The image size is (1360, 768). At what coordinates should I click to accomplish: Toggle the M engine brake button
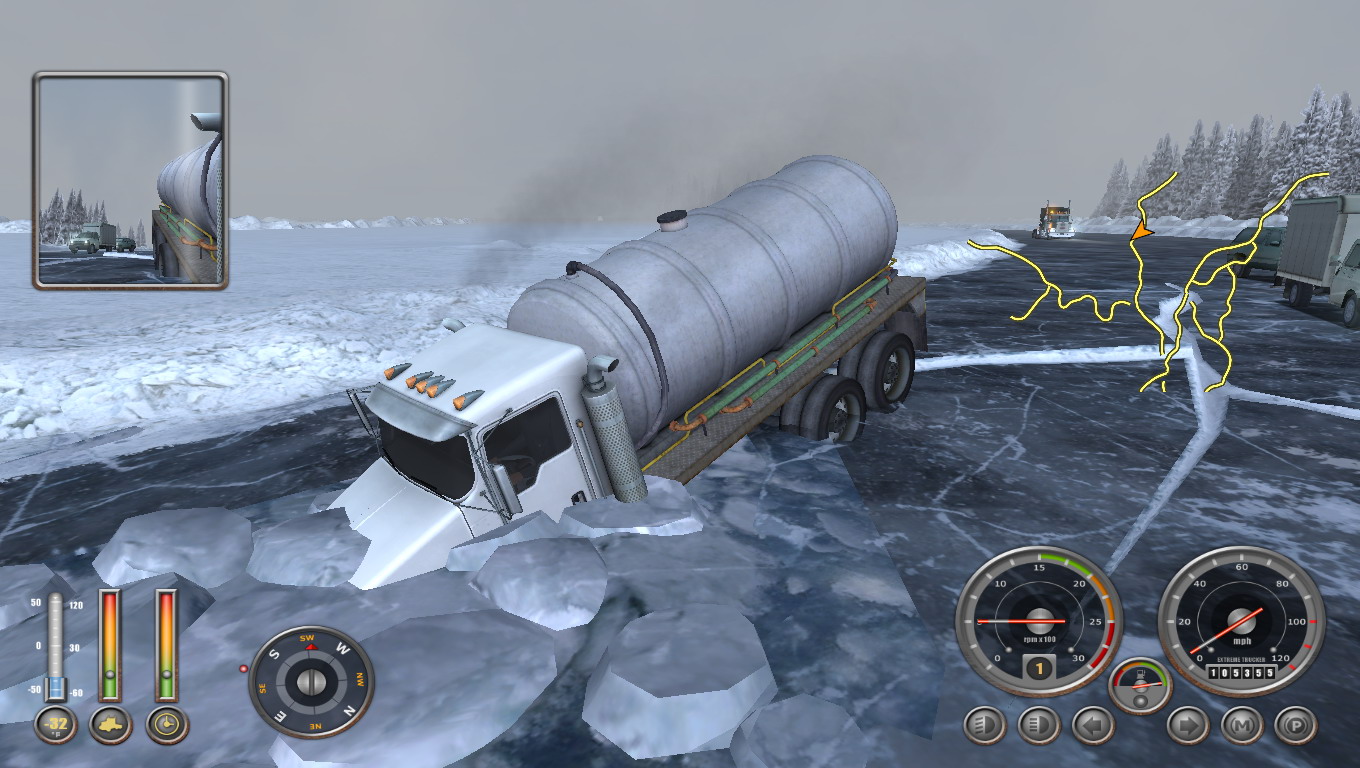(1242, 725)
